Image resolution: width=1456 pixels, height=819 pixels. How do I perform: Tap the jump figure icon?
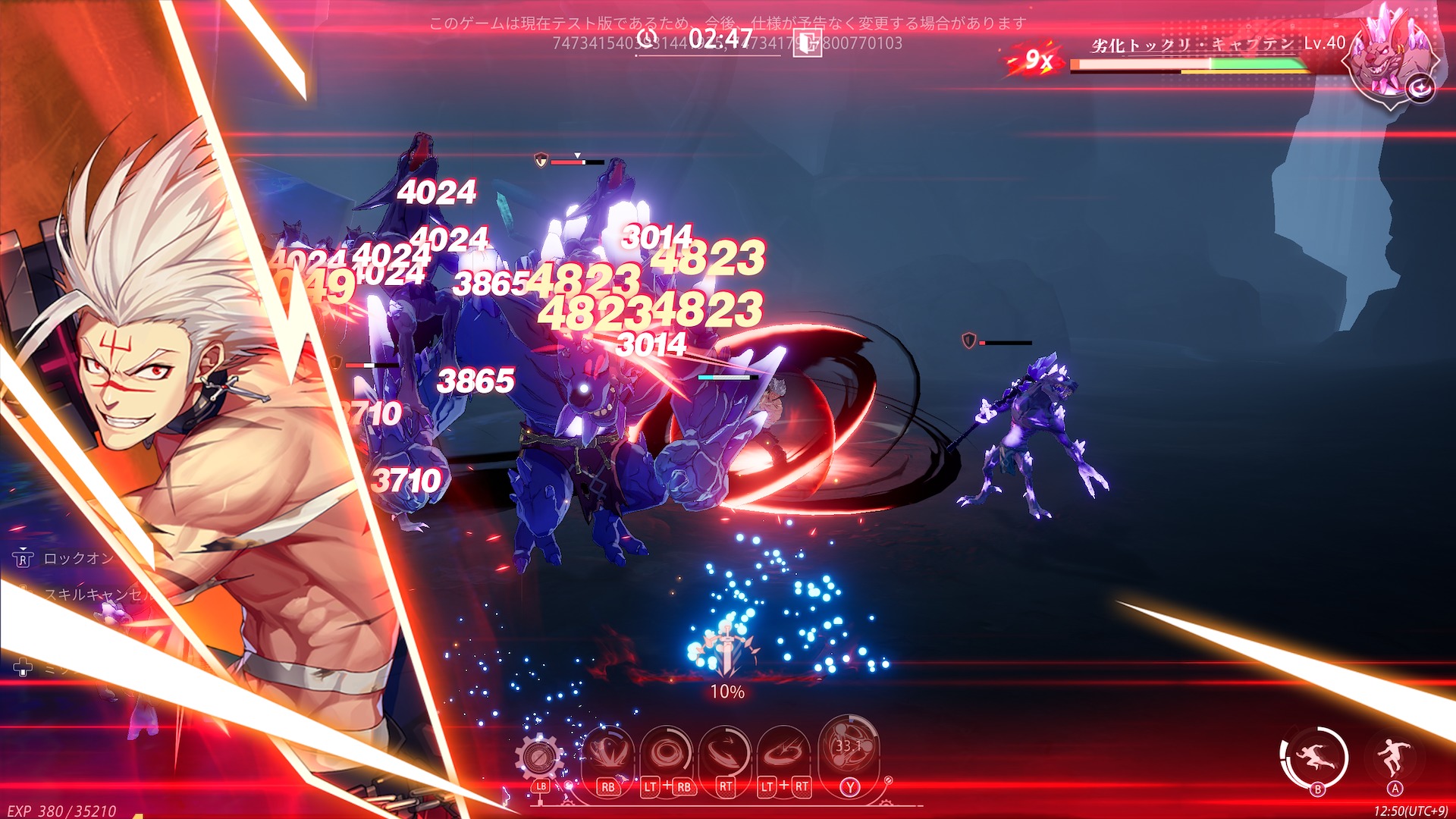click(x=1395, y=756)
